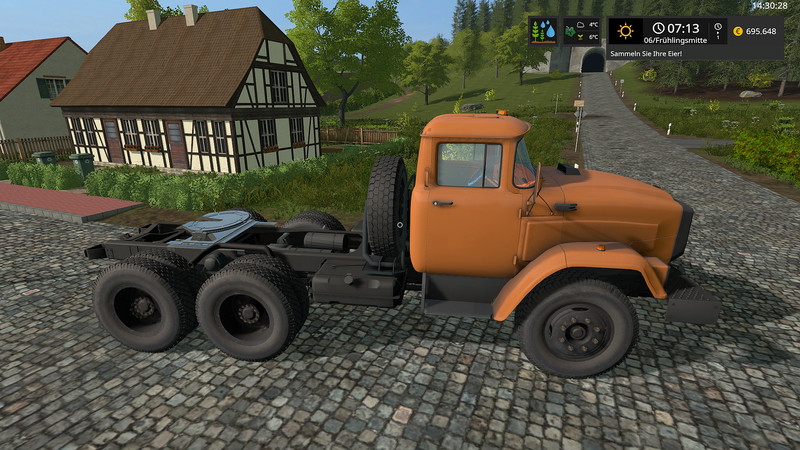Viewport: 800px width, 450px height.
Task: Click the time-scale clock indicator
Action: click(719, 31)
